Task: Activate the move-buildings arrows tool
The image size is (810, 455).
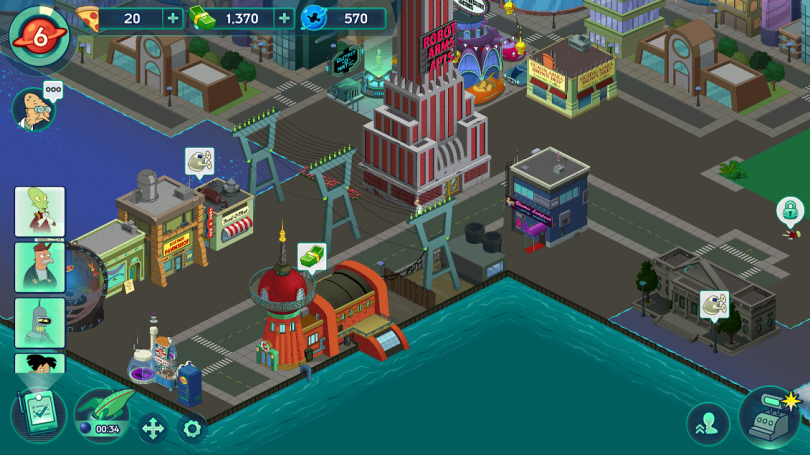Action: click(x=153, y=428)
